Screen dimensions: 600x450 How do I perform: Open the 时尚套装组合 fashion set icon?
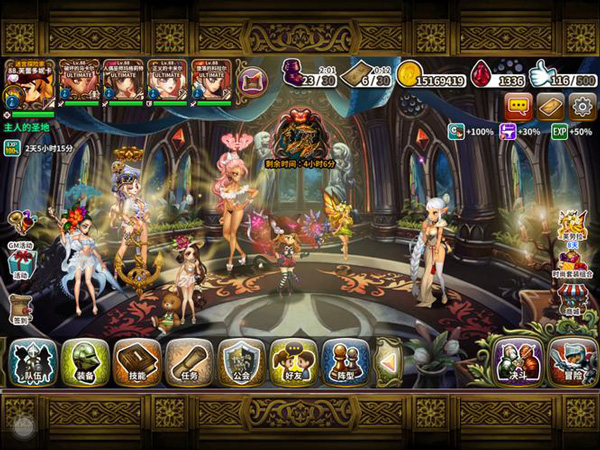(570, 257)
